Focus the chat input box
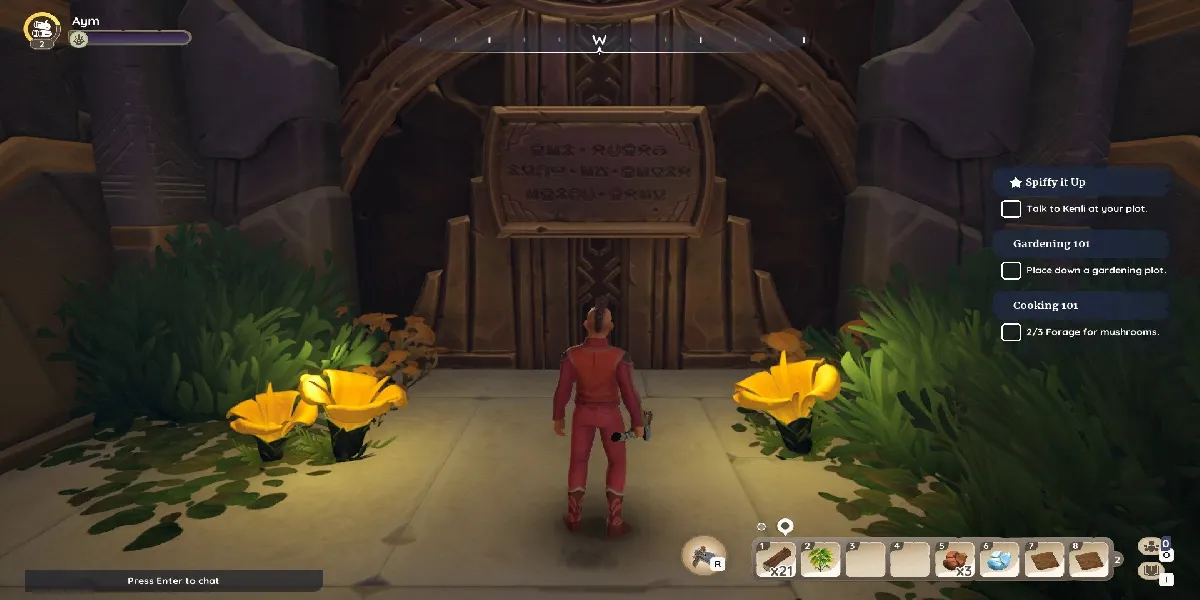The image size is (1200, 600). tap(174, 580)
